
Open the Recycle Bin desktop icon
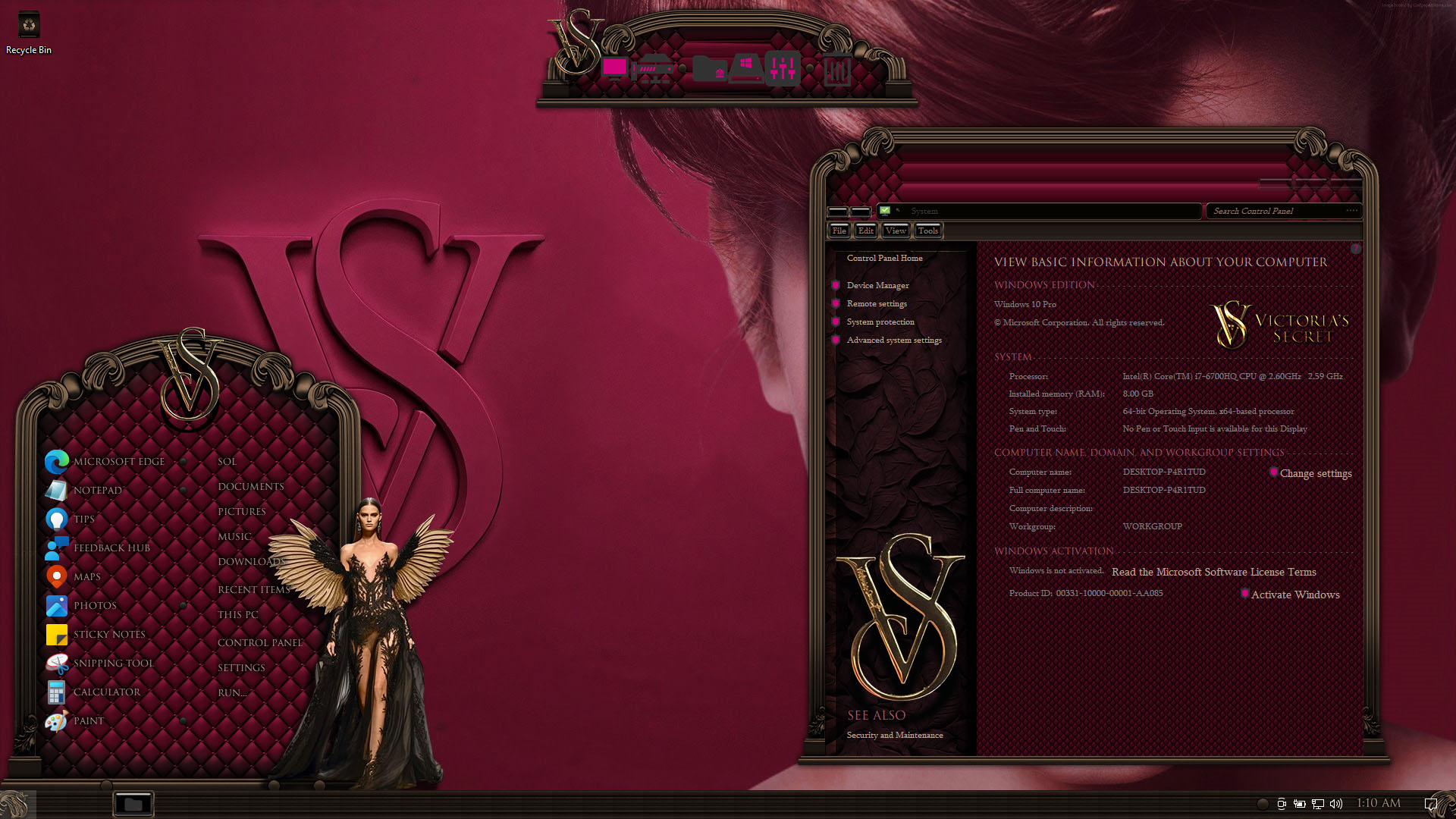(x=29, y=32)
